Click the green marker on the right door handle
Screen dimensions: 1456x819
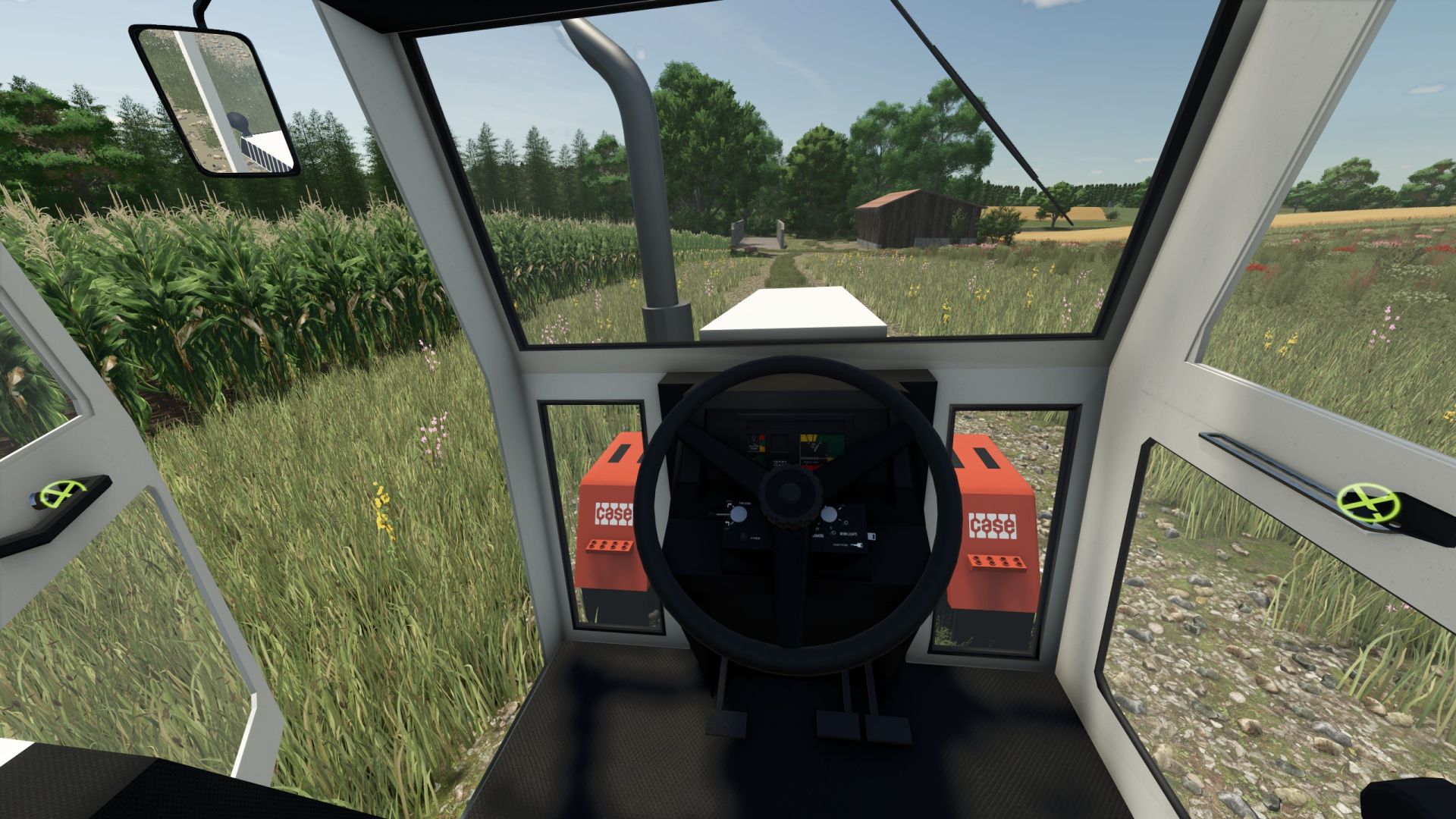pyautogui.click(x=1367, y=504)
